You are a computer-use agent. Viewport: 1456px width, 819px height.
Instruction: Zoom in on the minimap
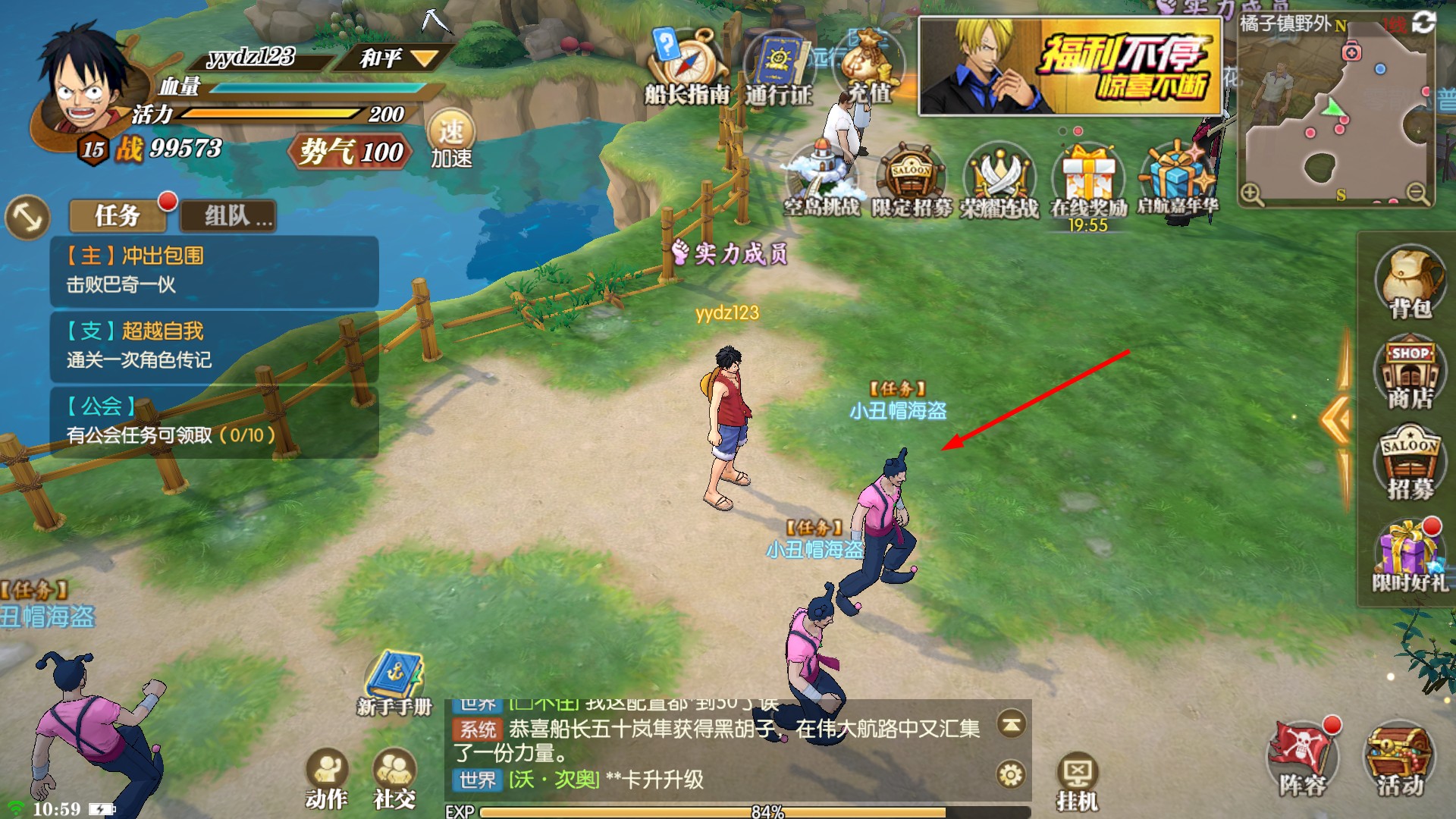1251,195
